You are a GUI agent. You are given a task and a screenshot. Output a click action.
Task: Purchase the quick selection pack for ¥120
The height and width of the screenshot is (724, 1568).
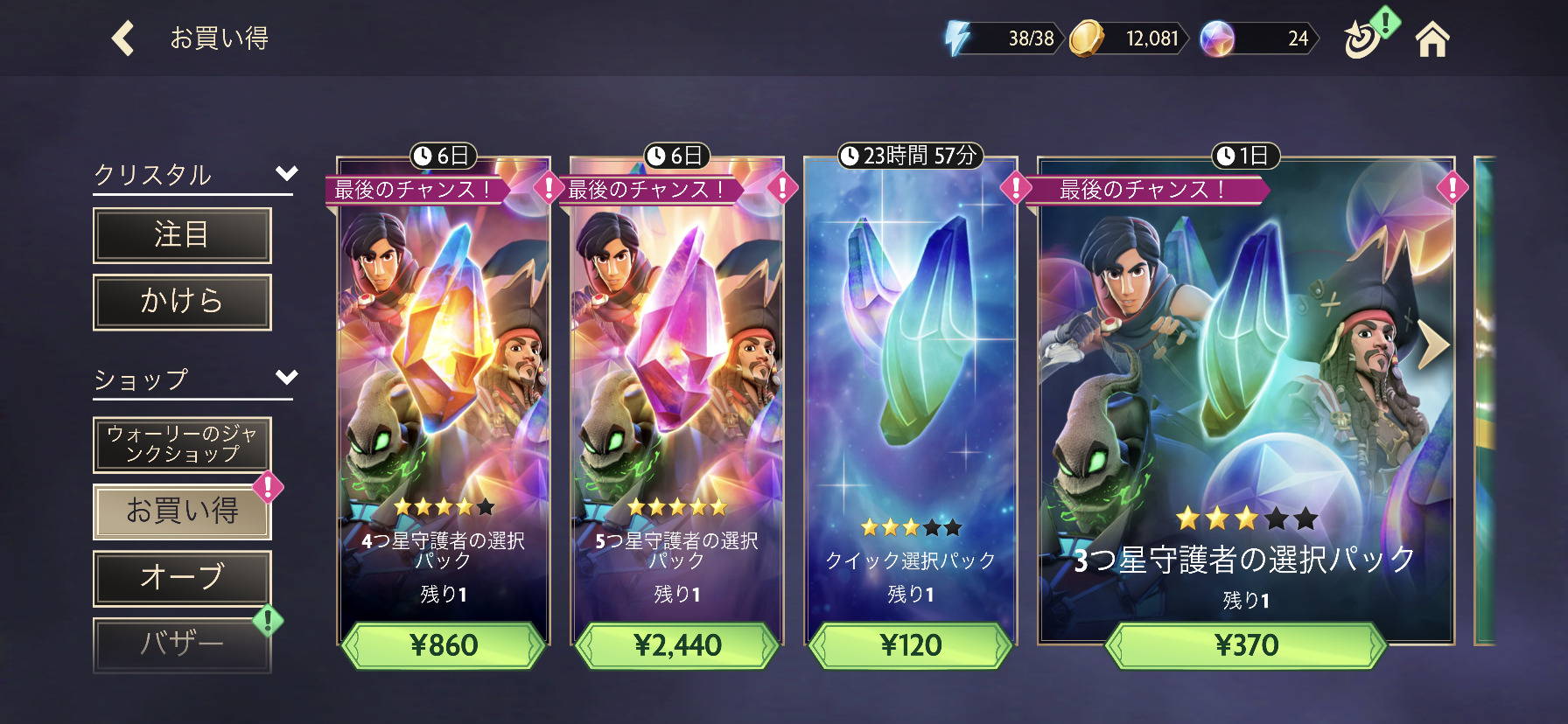click(x=911, y=646)
